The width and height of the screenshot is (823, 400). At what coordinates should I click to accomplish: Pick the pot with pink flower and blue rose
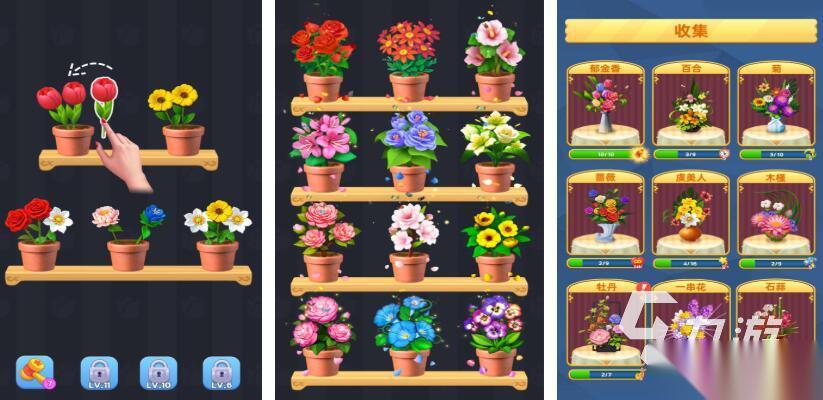click(128, 240)
